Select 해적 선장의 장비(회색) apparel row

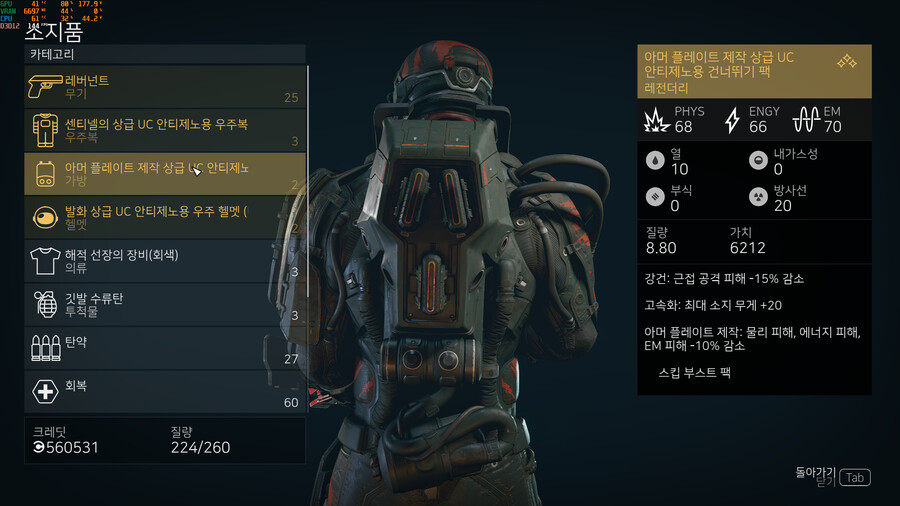tap(165, 261)
